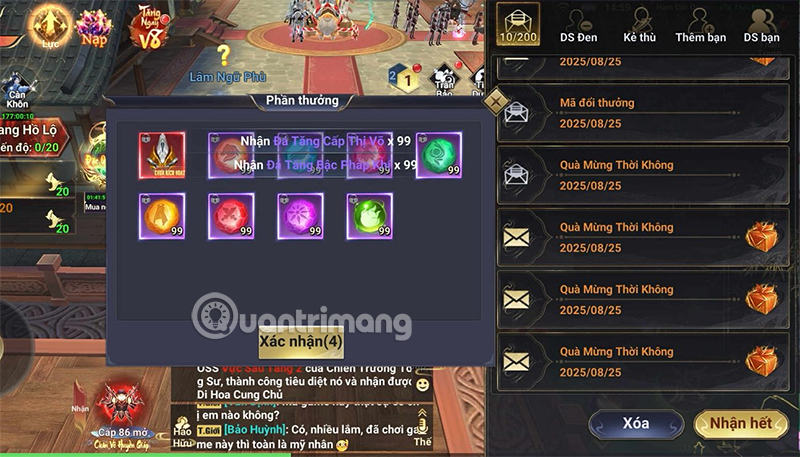Select the red armor reward item

pos(162,155)
